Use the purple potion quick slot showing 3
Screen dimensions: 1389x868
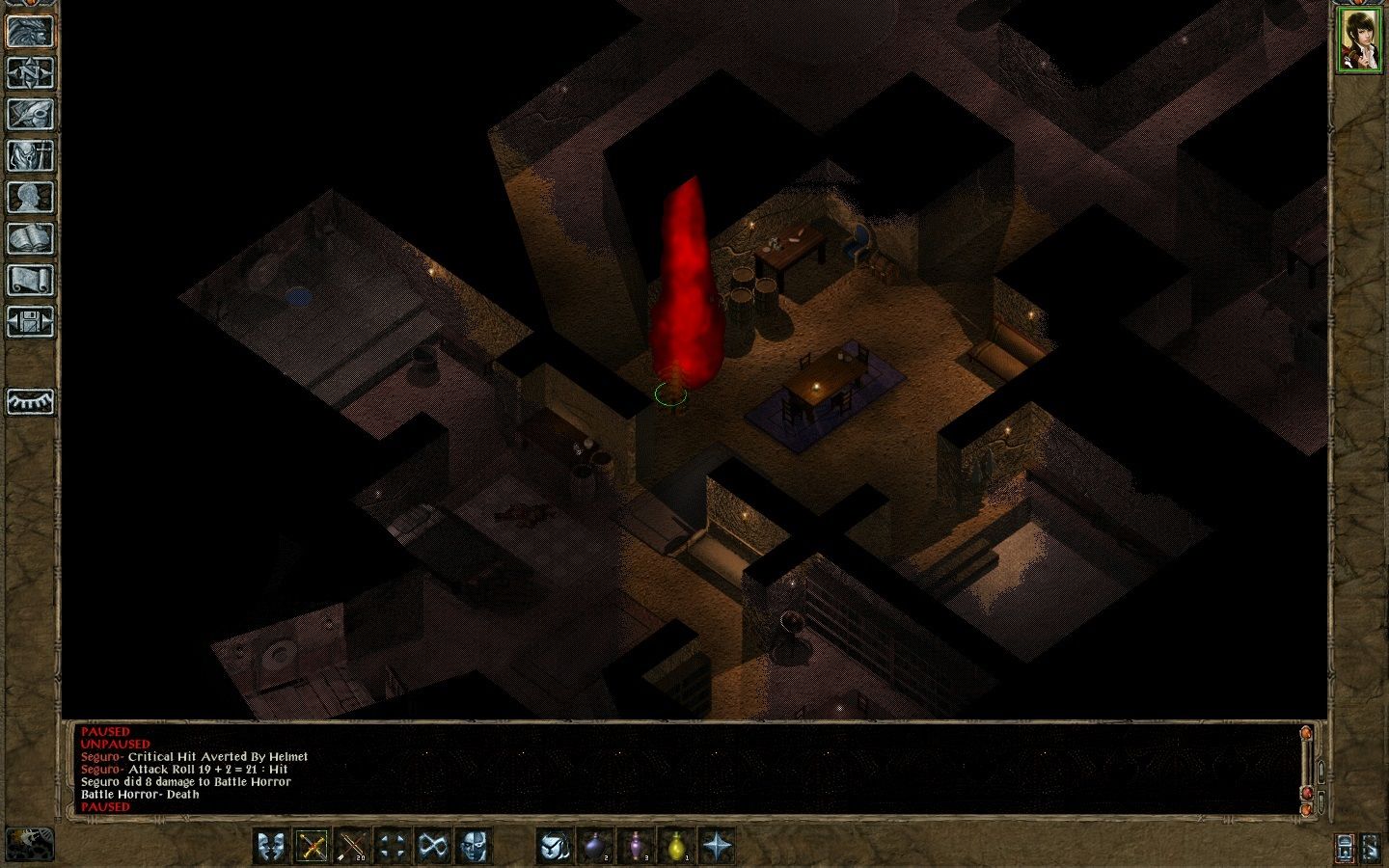636,846
